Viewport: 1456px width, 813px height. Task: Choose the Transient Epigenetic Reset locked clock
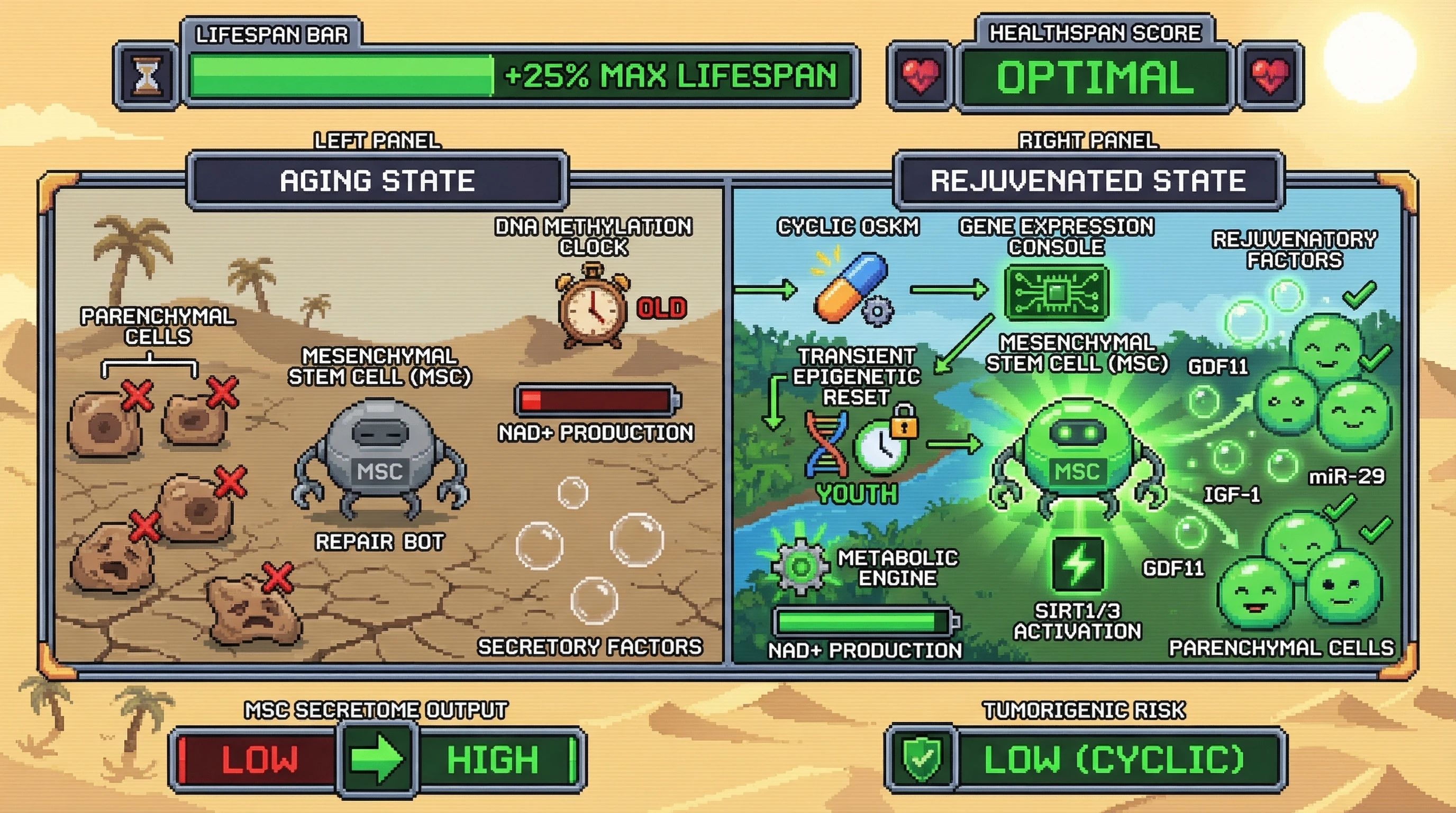click(x=883, y=446)
